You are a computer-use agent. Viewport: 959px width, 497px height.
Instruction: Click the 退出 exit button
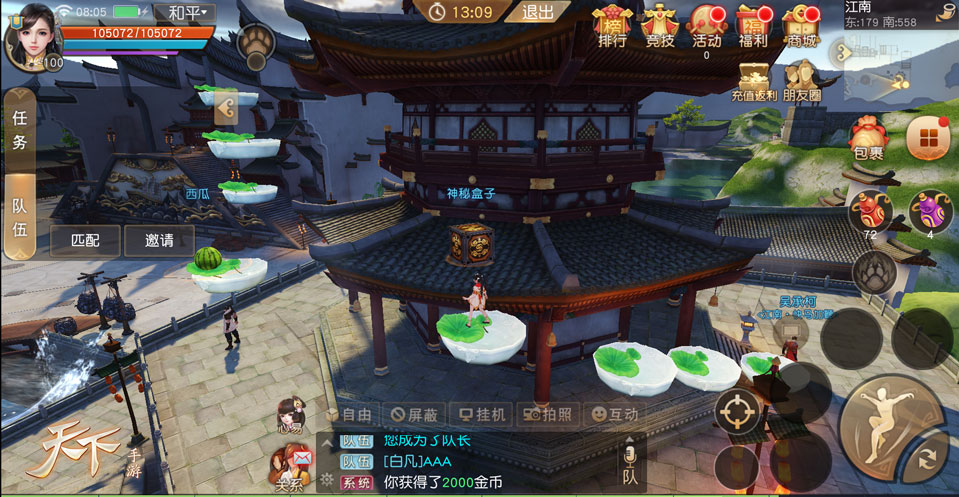point(539,12)
